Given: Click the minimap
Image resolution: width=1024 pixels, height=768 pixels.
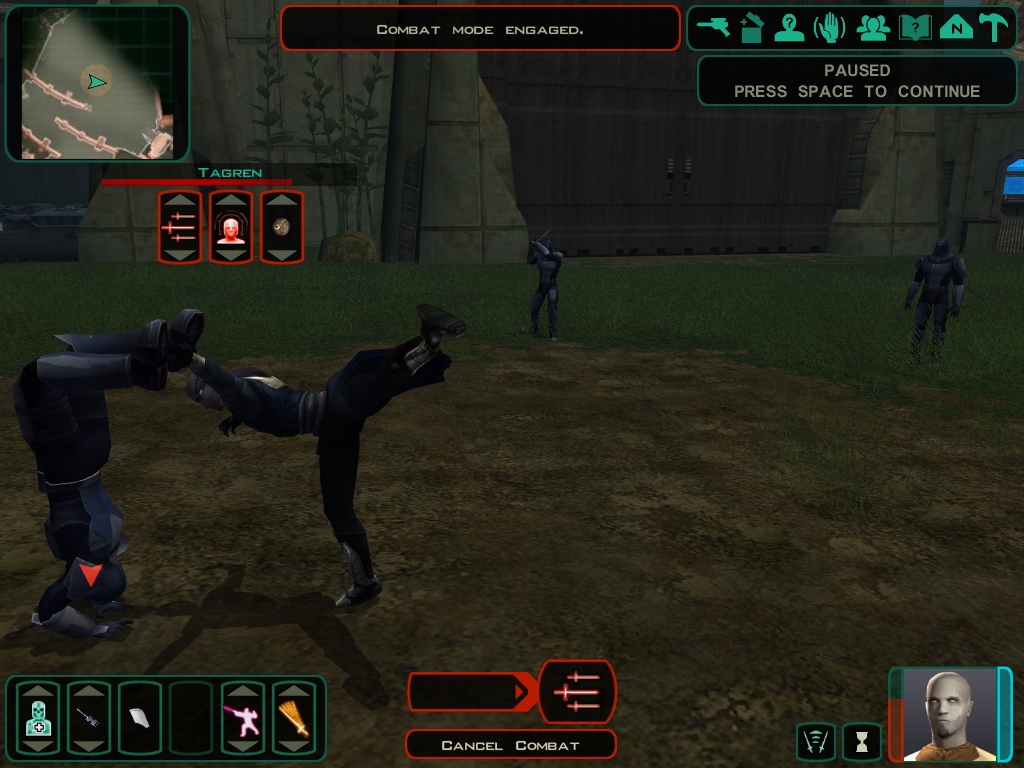Looking at the screenshot, I should click(x=97, y=83).
